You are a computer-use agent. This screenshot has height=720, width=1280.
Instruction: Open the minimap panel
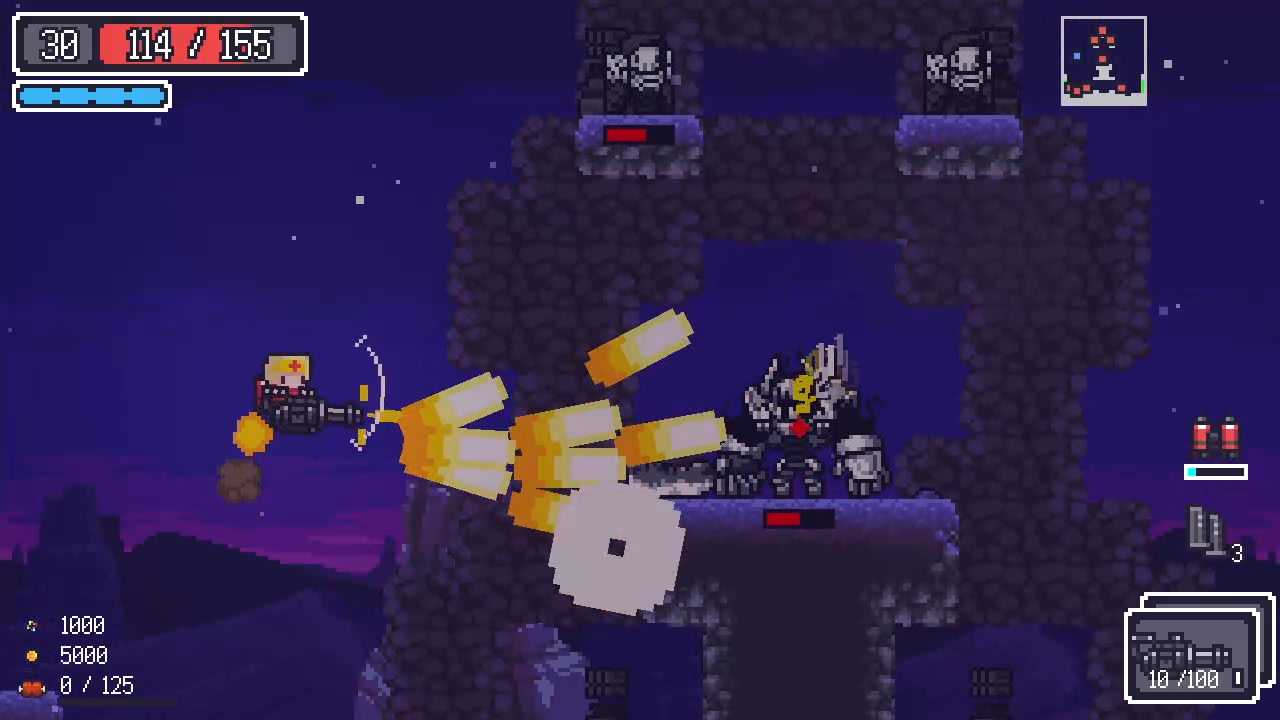coord(1104,60)
